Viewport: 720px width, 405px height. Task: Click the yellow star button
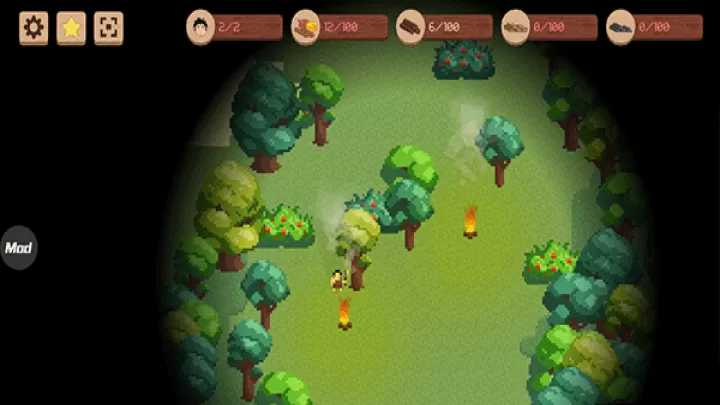[71, 28]
